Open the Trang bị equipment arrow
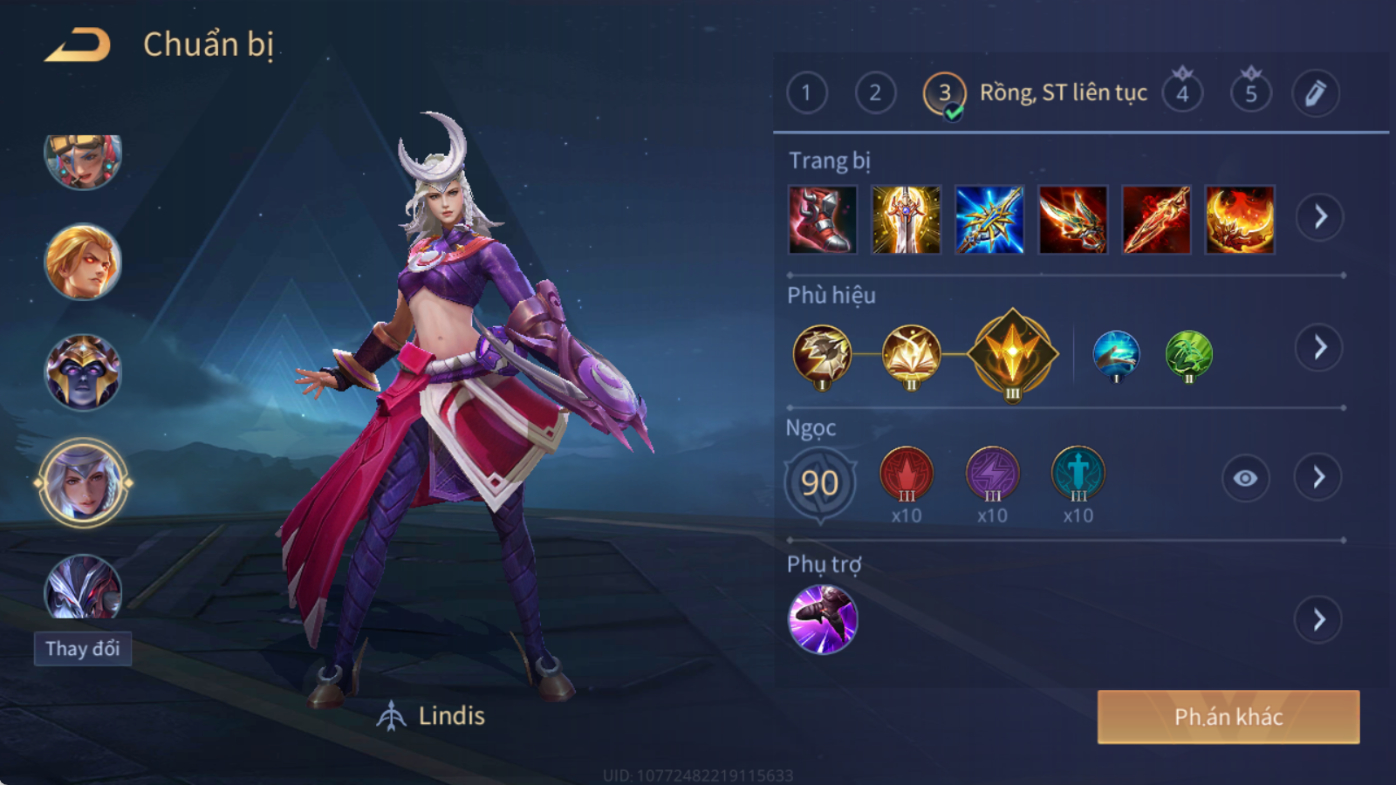This screenshot has height=785, width=1396. pyautogui.click(x=1320, y=217)
